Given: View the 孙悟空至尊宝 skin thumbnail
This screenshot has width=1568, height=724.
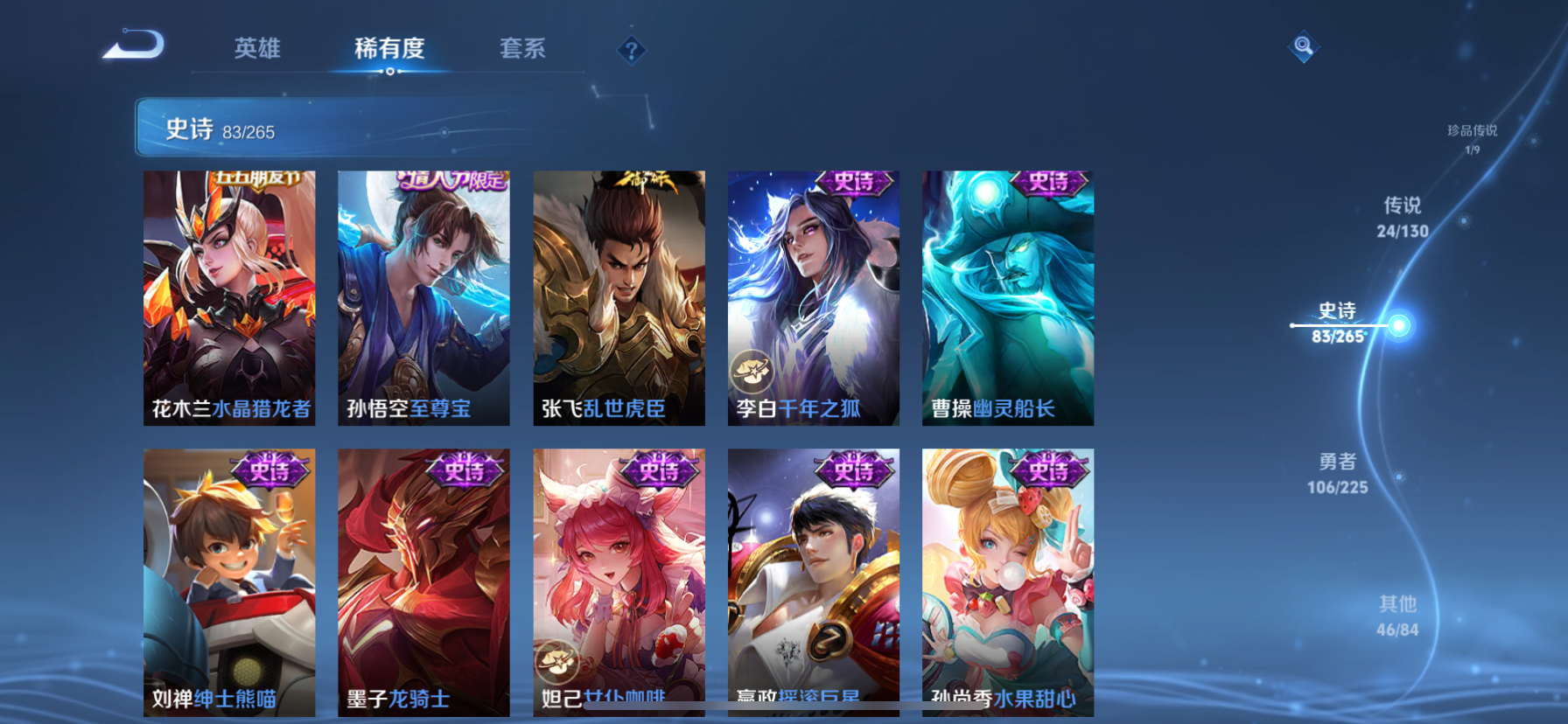Looking at the screenshot, I should pos(424,297).
